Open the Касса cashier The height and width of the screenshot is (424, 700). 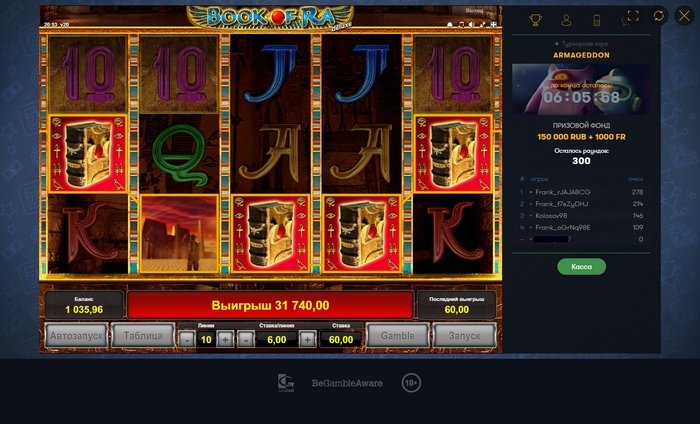pos(581,267)
